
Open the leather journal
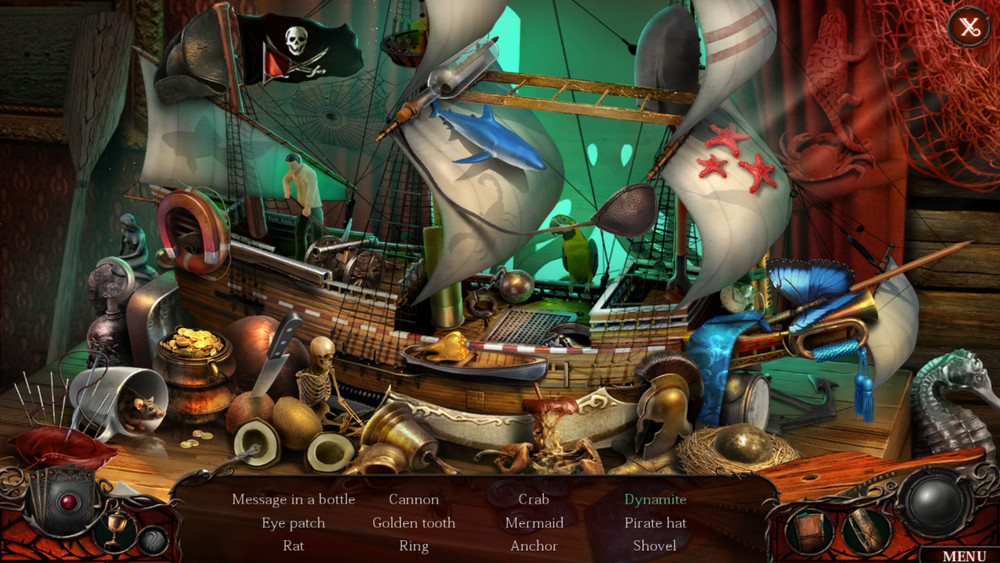pos(810,530)
